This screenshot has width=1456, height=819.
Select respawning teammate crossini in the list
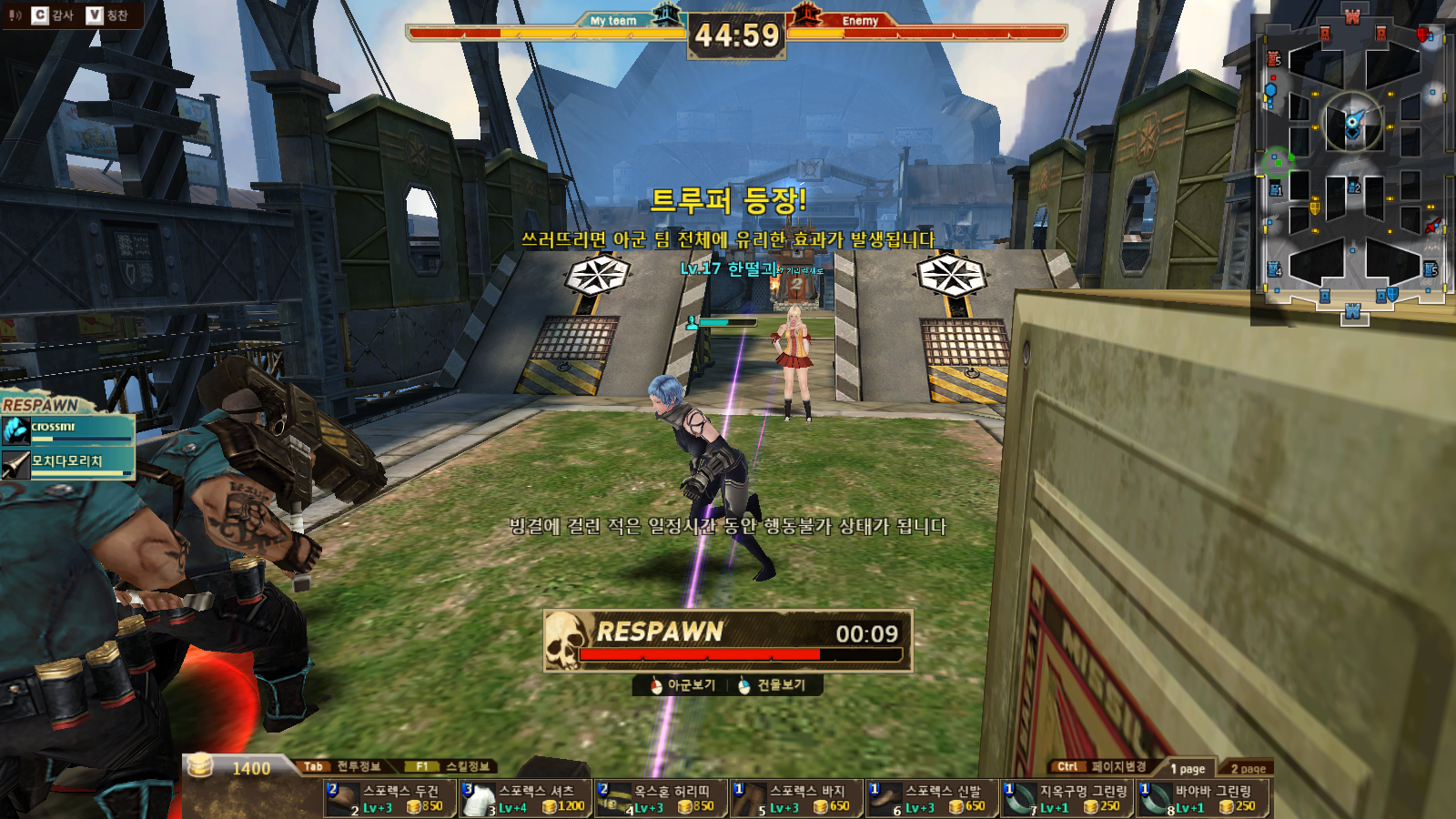68,430
